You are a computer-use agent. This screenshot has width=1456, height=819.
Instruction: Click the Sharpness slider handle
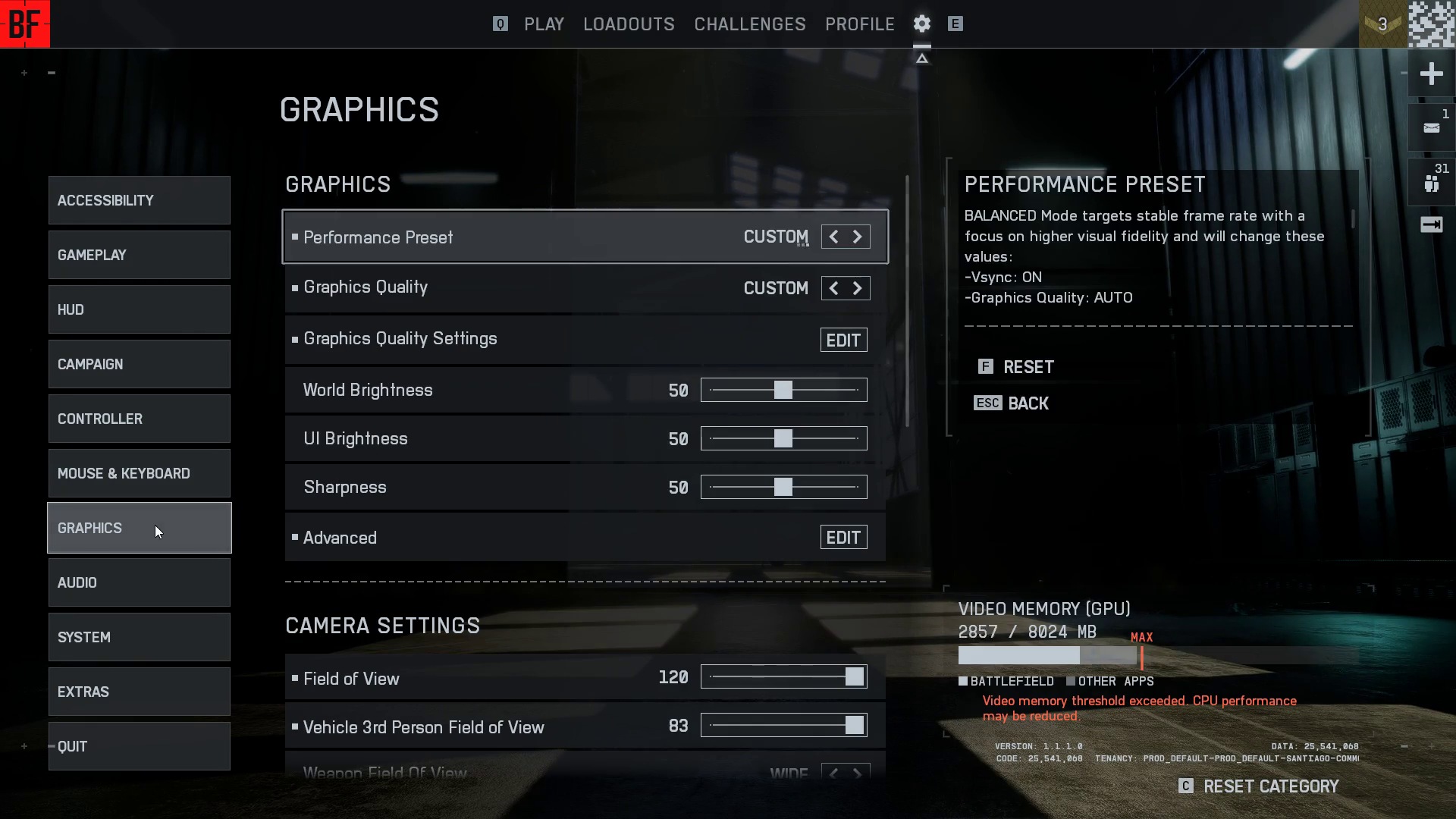coord(783,488)
